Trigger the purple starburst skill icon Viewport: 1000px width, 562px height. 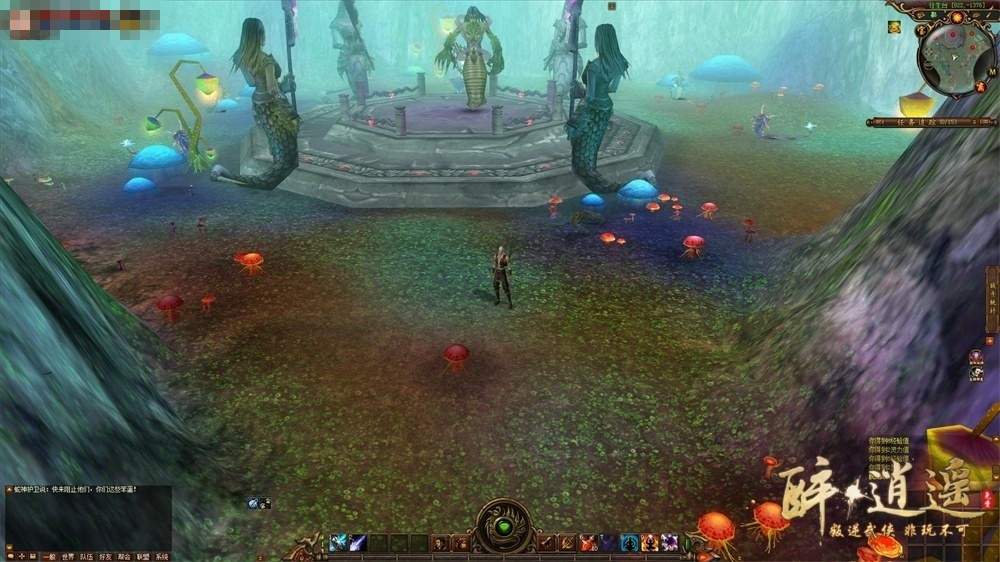pos(669,543)
